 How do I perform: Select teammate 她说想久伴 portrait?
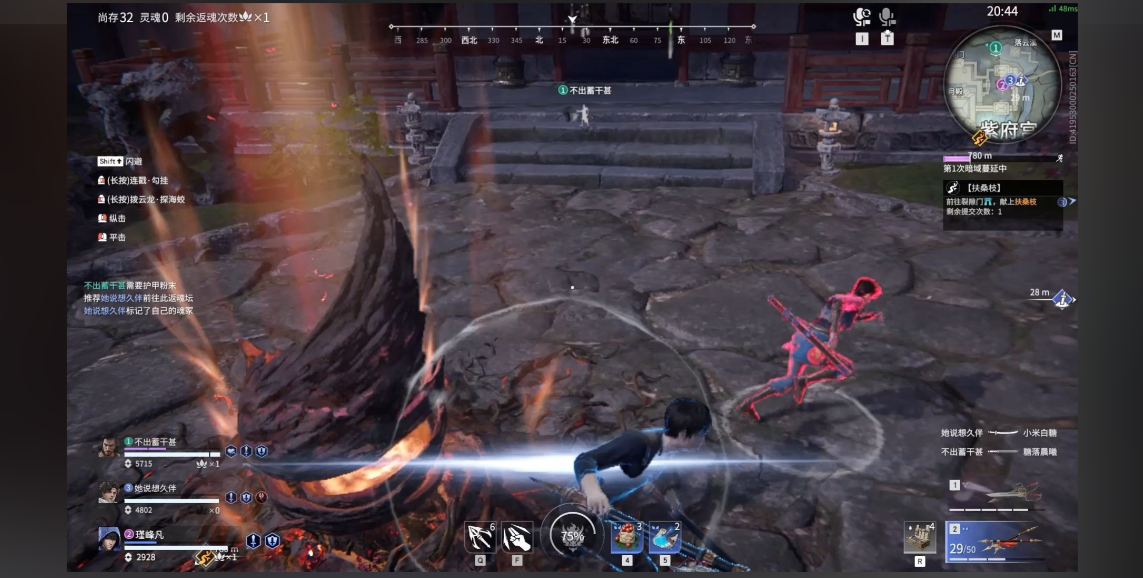tap(109, 493)
